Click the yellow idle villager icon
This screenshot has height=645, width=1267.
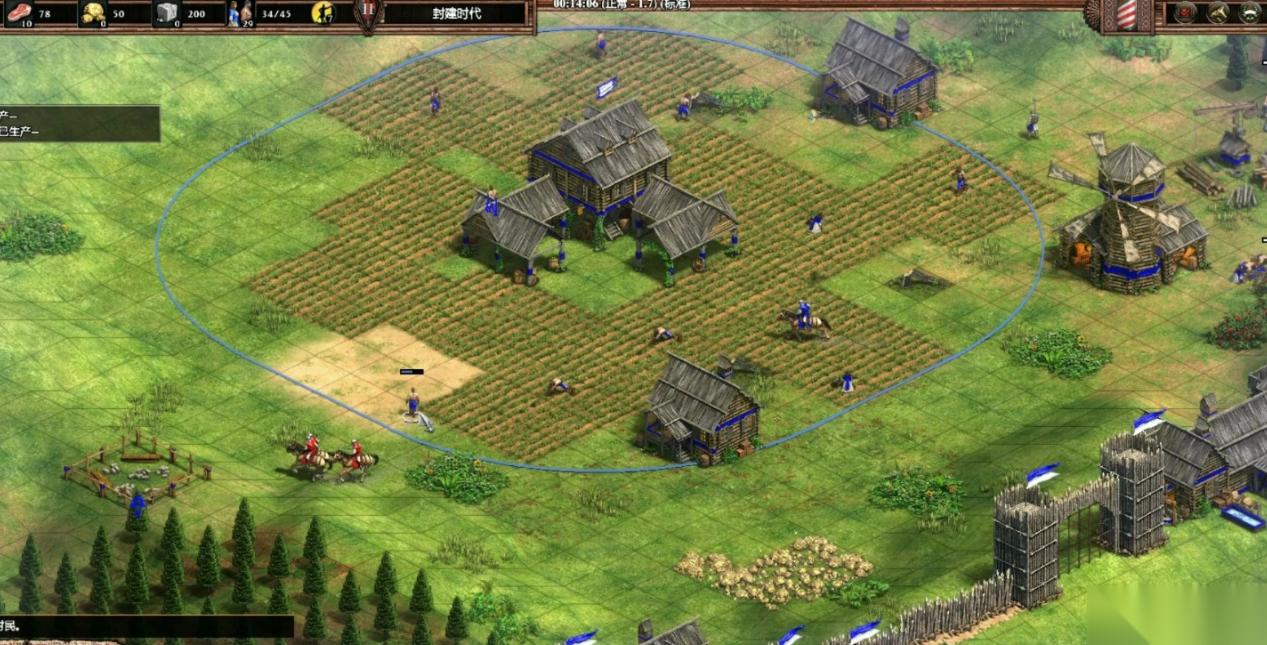pos(323,13)
